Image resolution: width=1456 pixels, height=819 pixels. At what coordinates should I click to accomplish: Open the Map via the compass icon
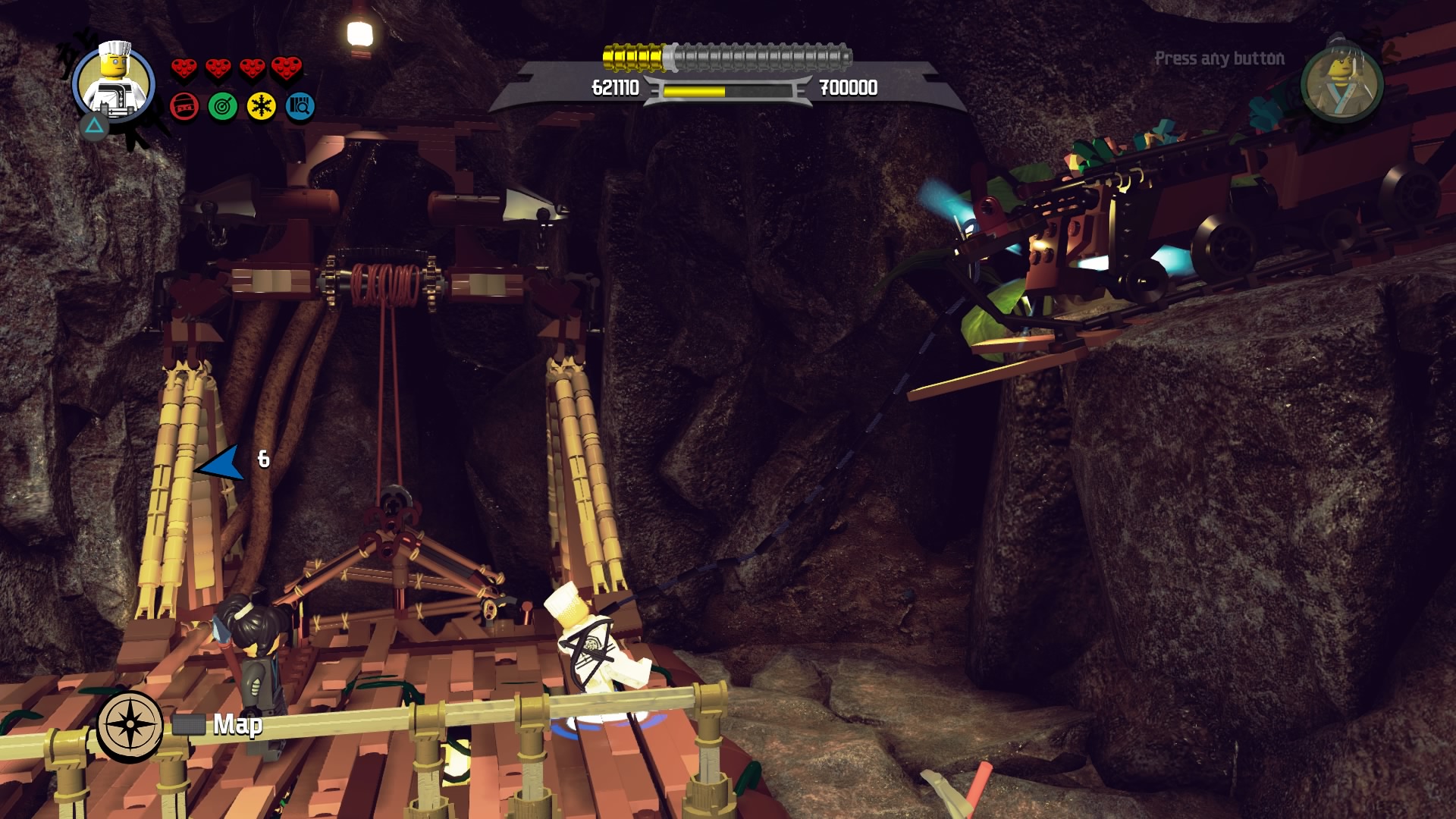[x=130, y=725]
